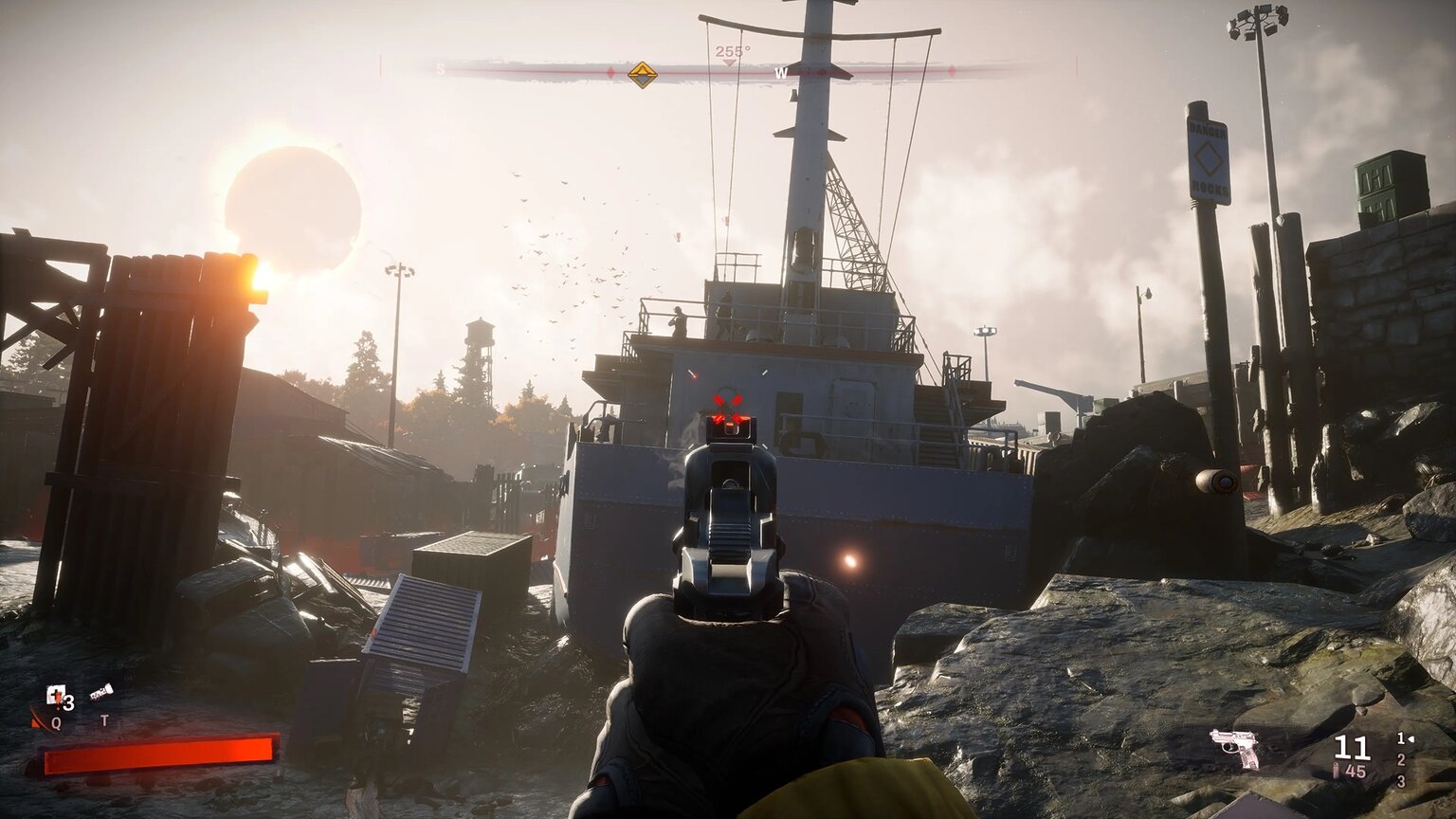Viewport: 1456px width, 819px height.
Task: Click the .45 ammo cartridge icon
Action: 1336,770
